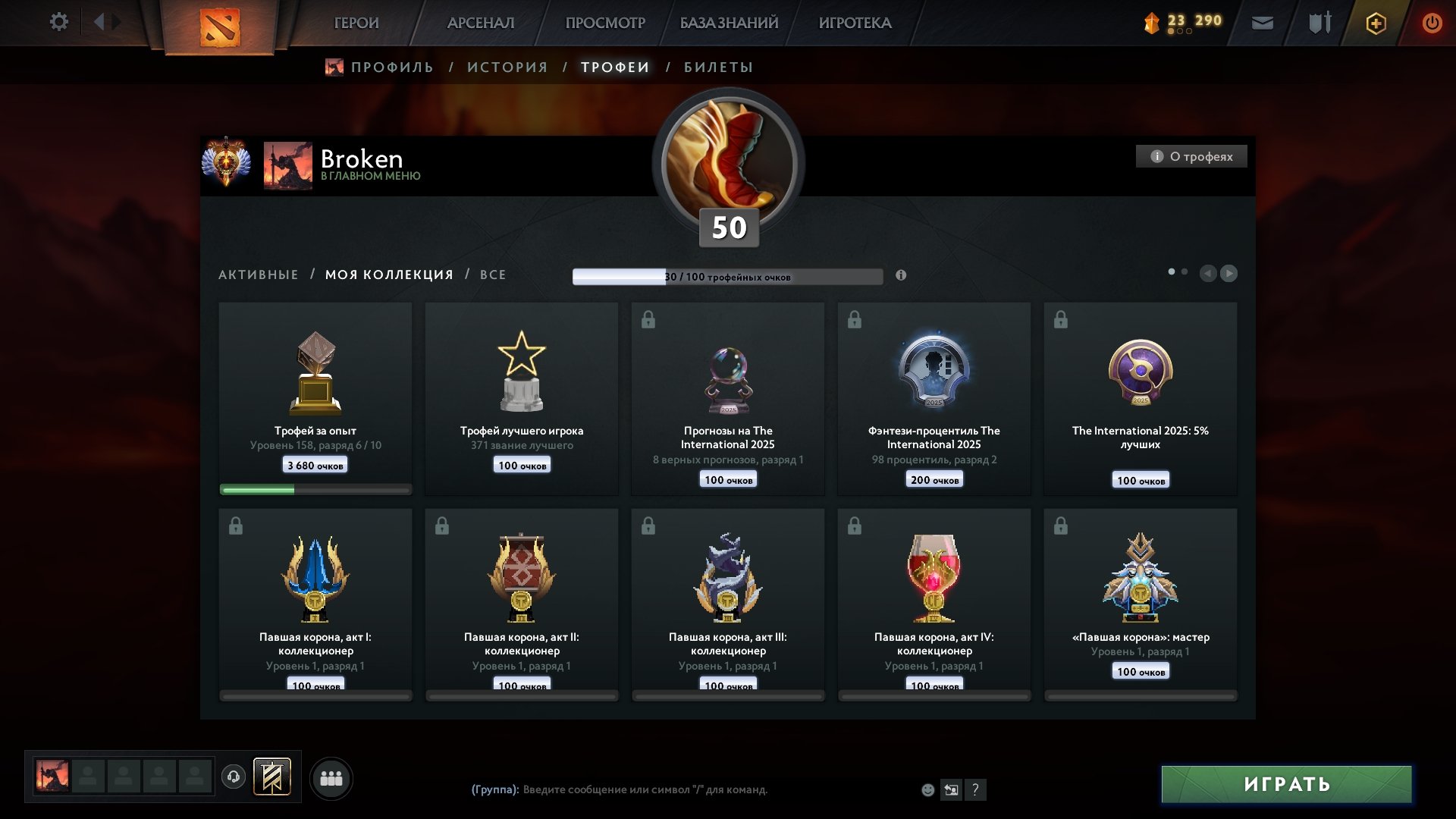Open Dota Plus via the hexagon plus icon
This screenshot has height=819, width=1456.
(1375, 23)
